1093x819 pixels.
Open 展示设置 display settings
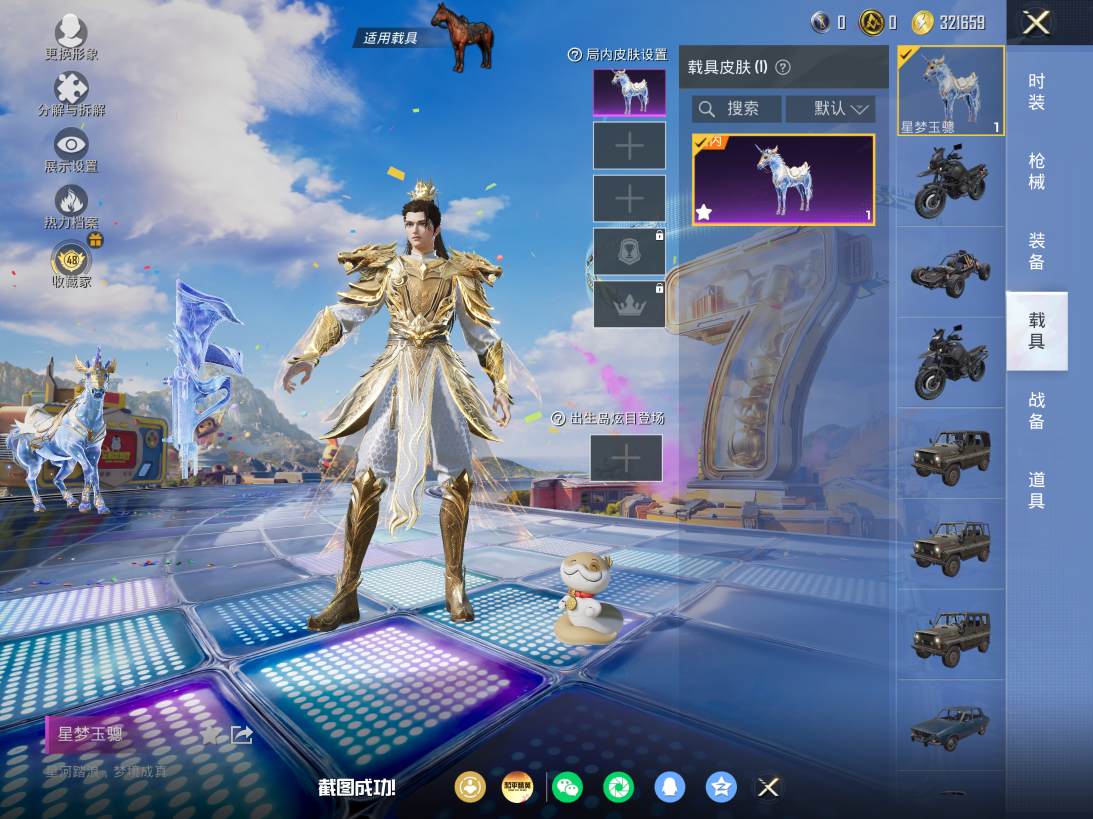pyautogui.click(x=71, y=148)
